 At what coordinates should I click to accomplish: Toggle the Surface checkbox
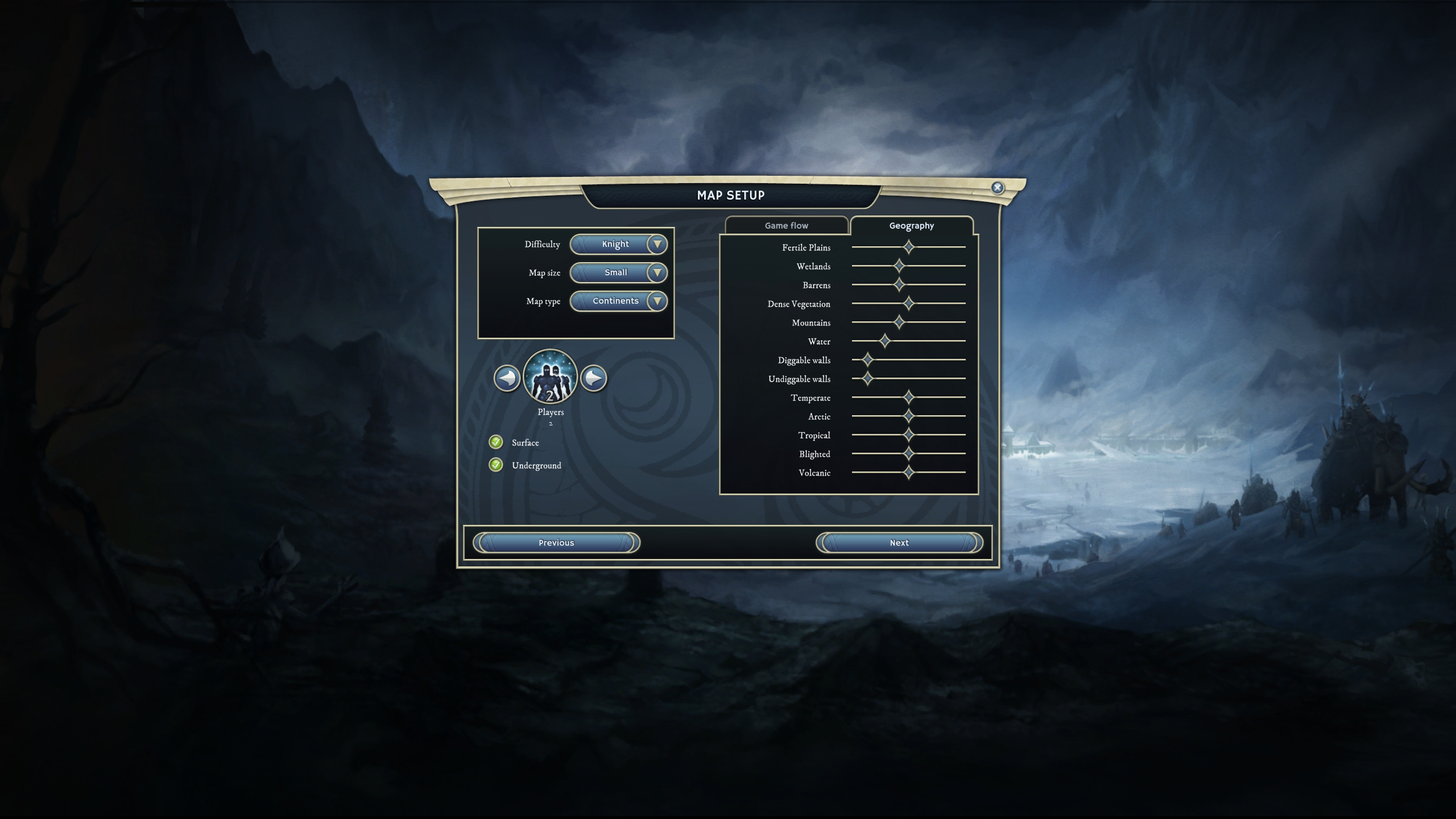point(496,442)
